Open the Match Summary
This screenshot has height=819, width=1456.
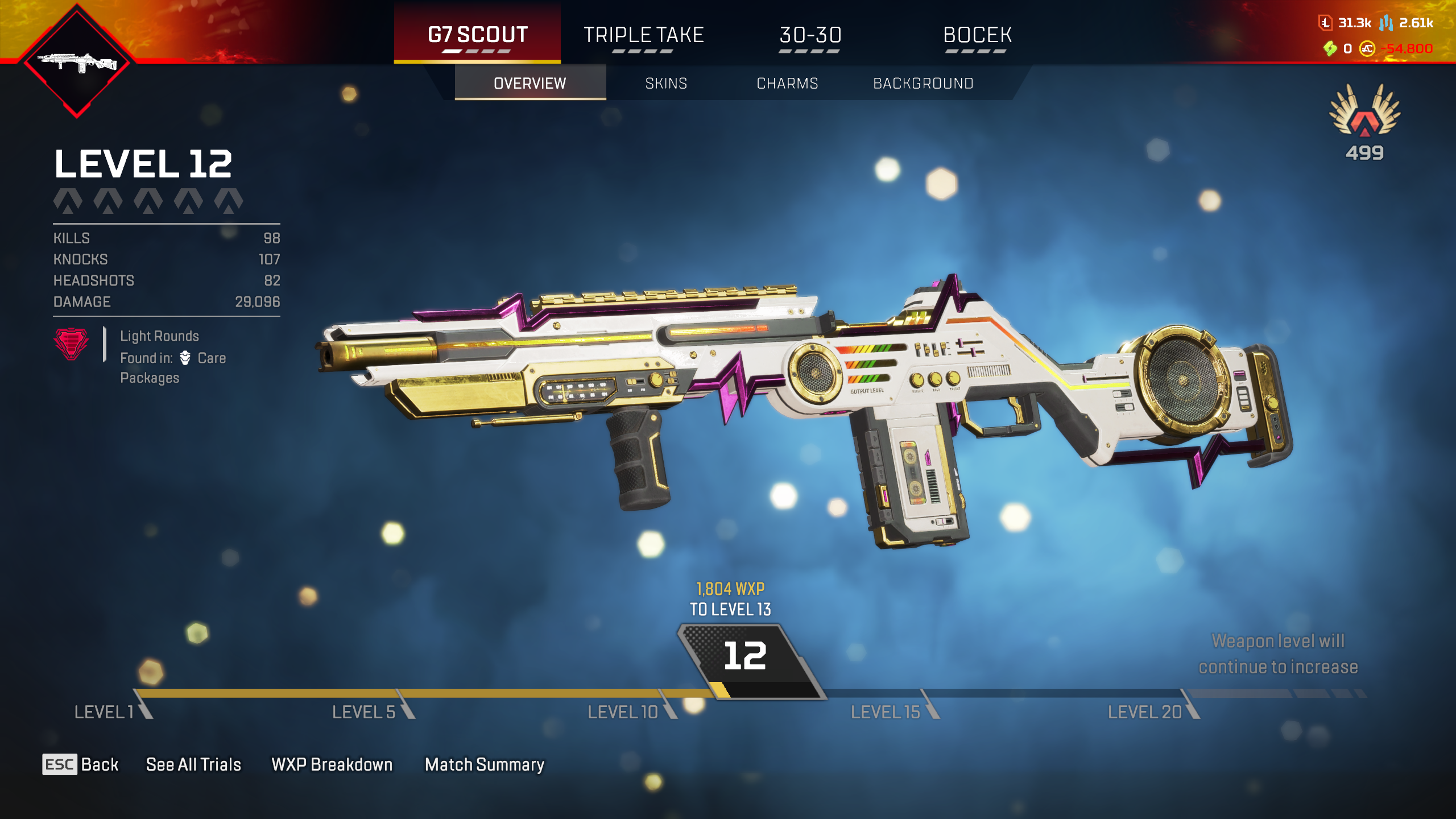point(485,764)
